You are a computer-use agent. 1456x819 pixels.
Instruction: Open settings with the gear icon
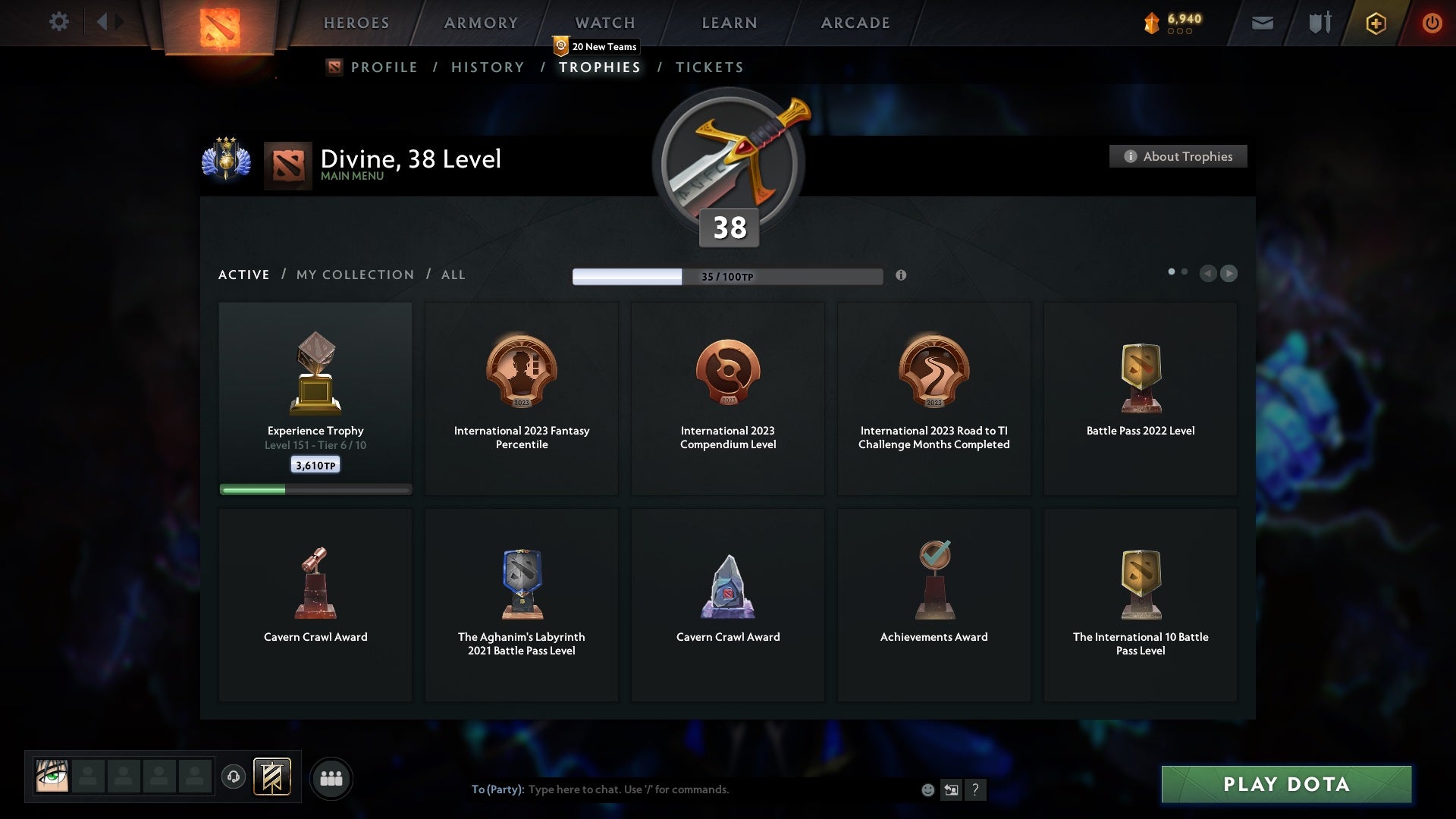[x=59, y=22]
